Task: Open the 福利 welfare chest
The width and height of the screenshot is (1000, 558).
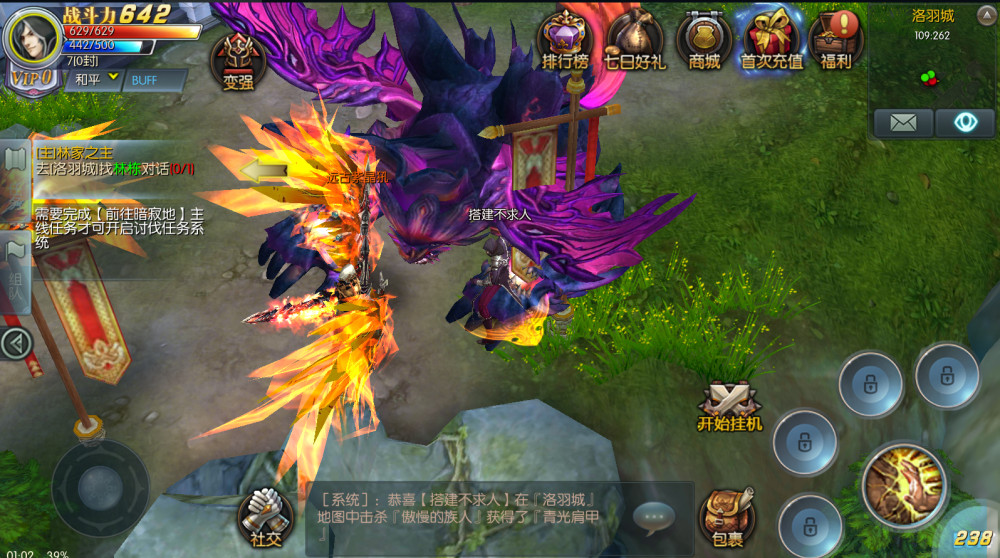Action: click(x=835, y=40)
